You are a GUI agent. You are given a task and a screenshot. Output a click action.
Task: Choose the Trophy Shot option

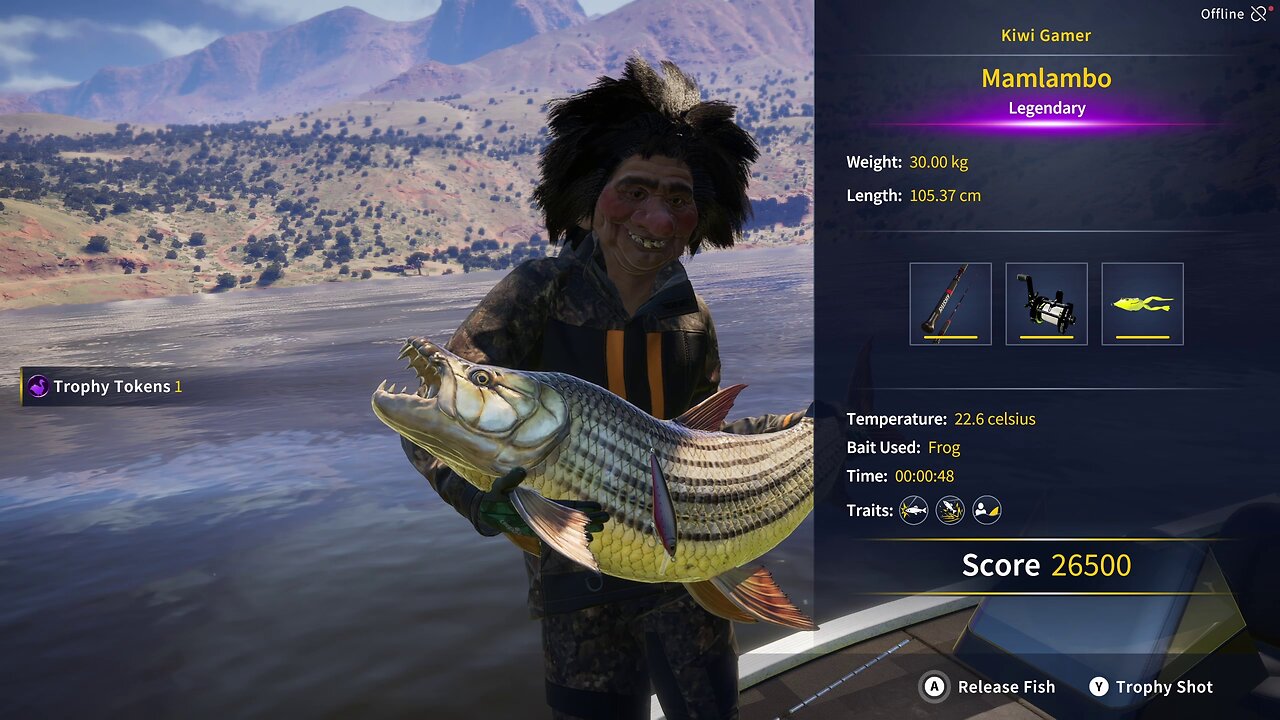pyautogui.click(x=1150, y=687)
